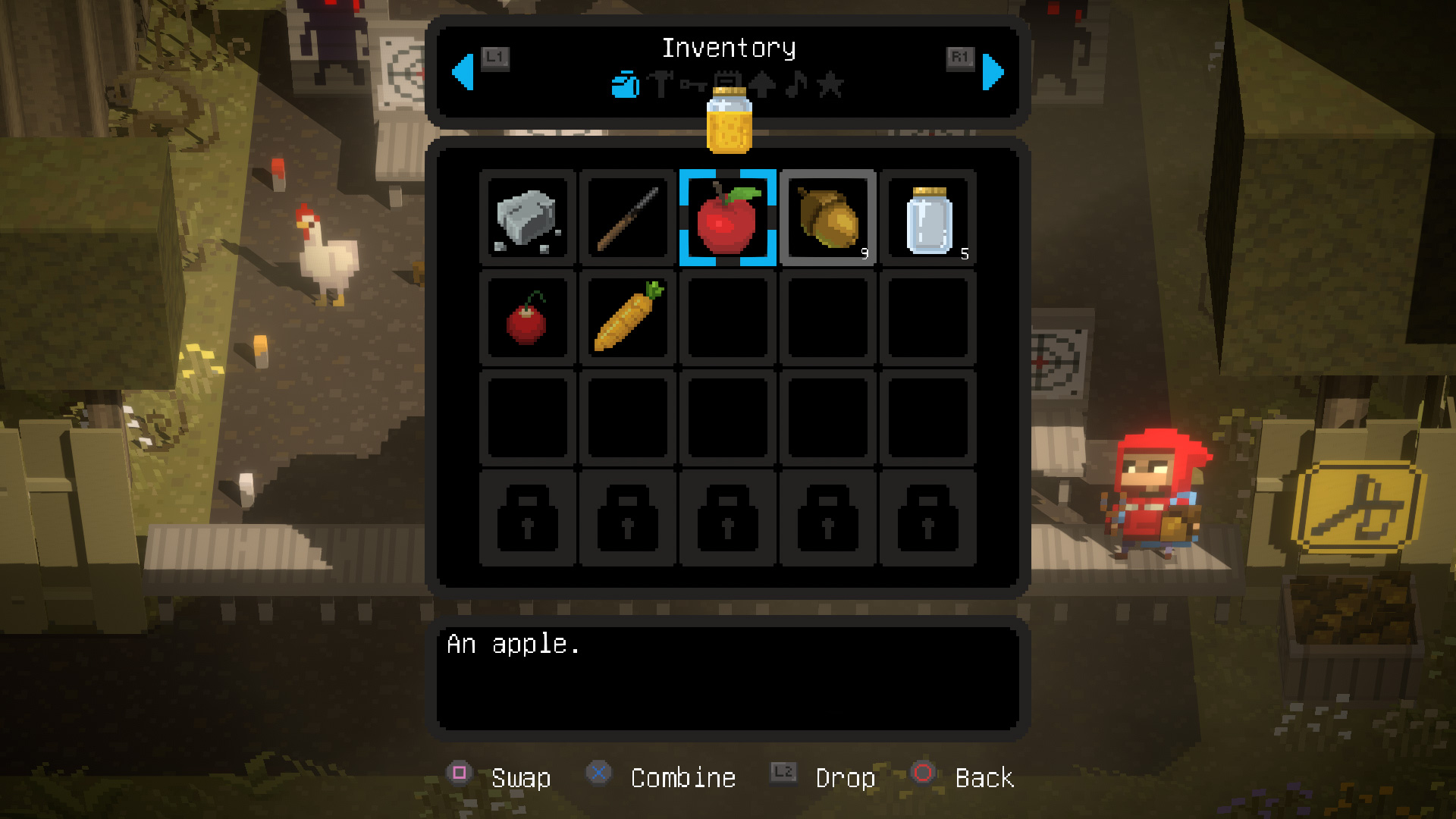The image size is (1456, 819).
Task: Click Back to close the inventory
Action: (984, 777)
